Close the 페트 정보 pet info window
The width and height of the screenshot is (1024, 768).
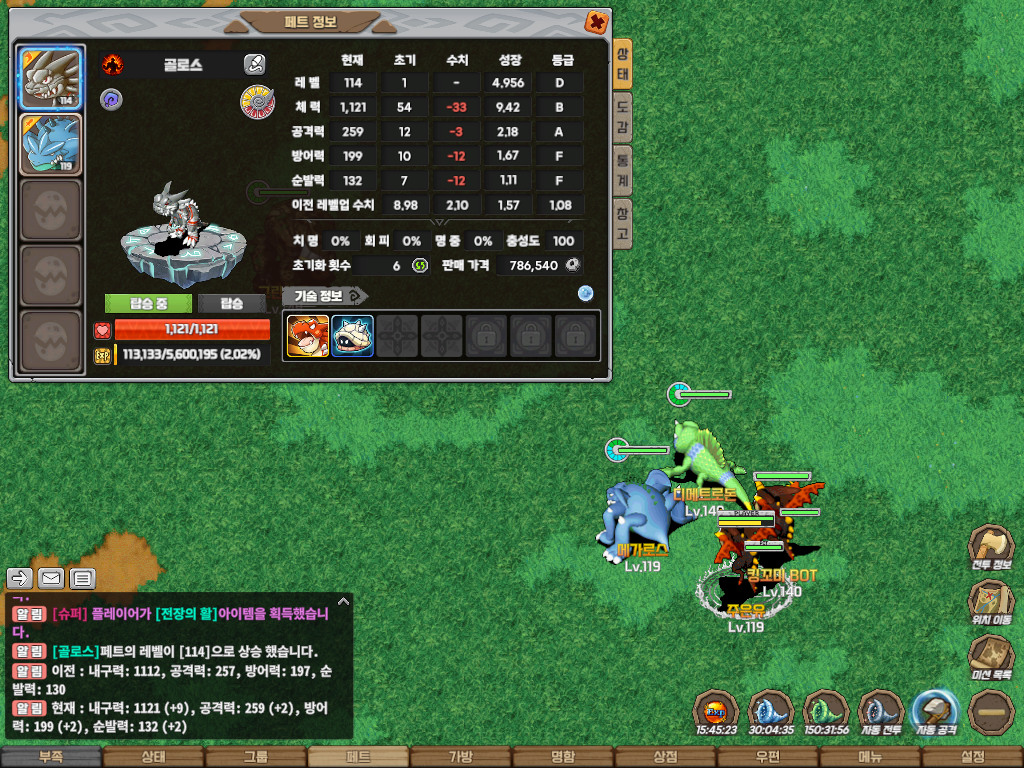click(596, 21)
